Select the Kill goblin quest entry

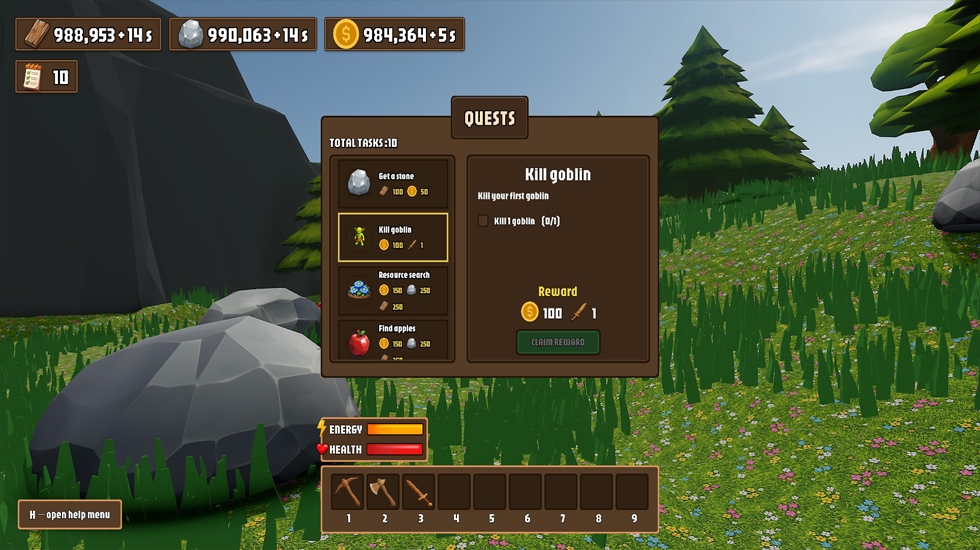(393, 237)
